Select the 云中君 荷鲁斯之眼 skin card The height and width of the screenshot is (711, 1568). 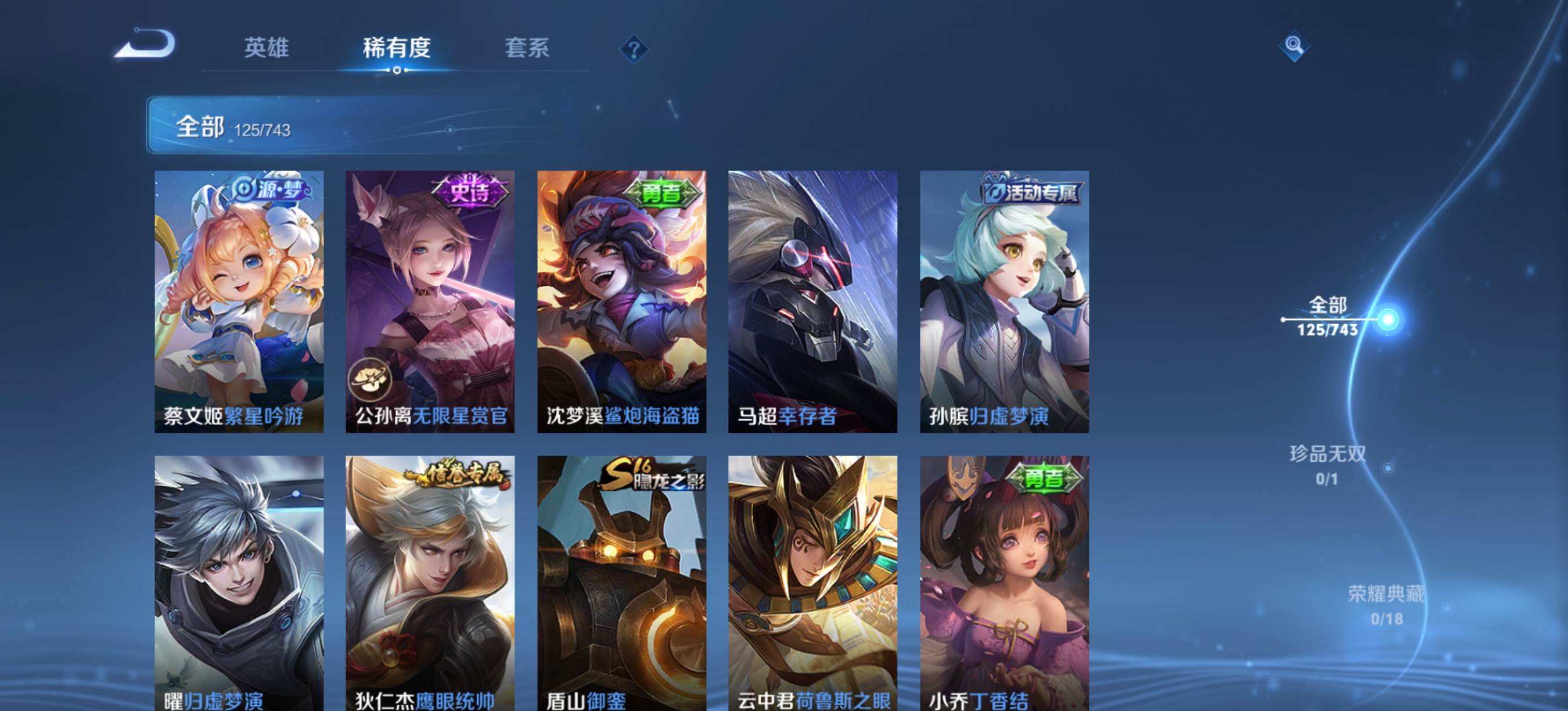click(x=812, y=583)
